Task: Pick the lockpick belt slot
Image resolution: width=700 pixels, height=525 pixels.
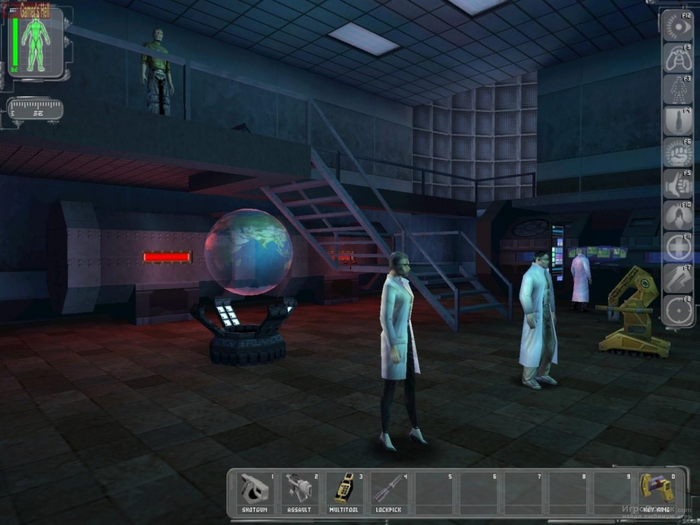Action: click(x=390, y=492)
